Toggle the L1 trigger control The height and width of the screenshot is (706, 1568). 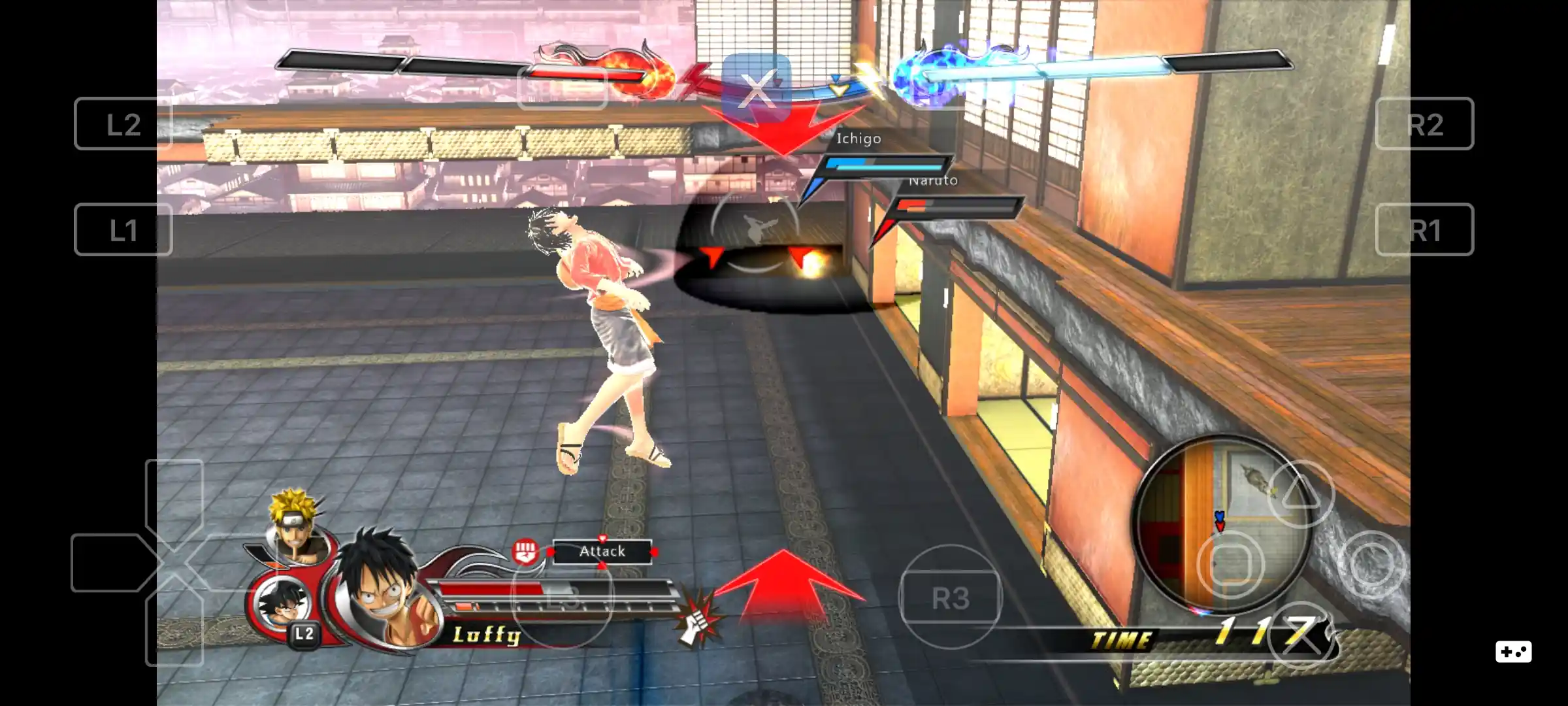[123, 229]
